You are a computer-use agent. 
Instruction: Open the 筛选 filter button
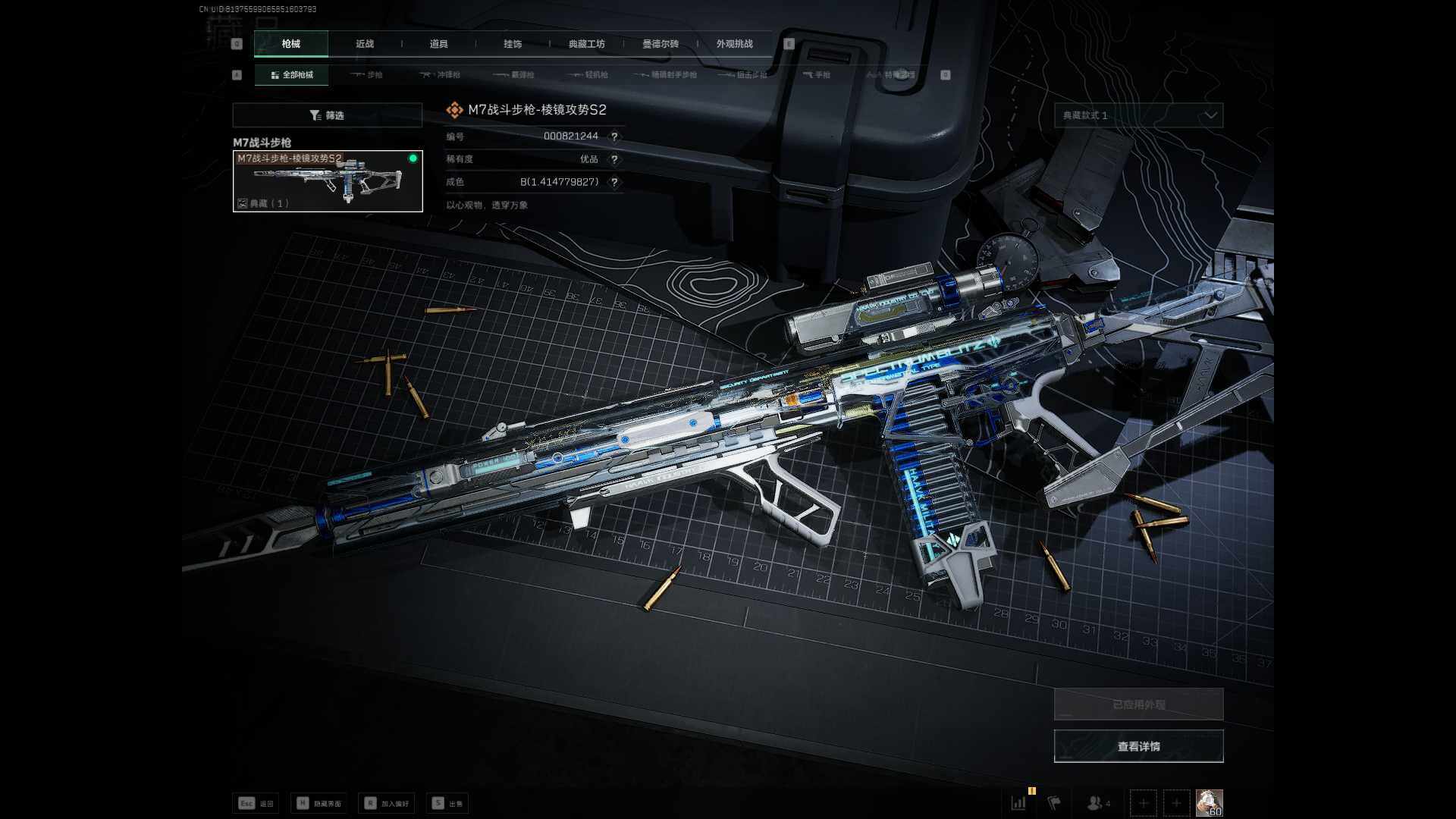327,115
